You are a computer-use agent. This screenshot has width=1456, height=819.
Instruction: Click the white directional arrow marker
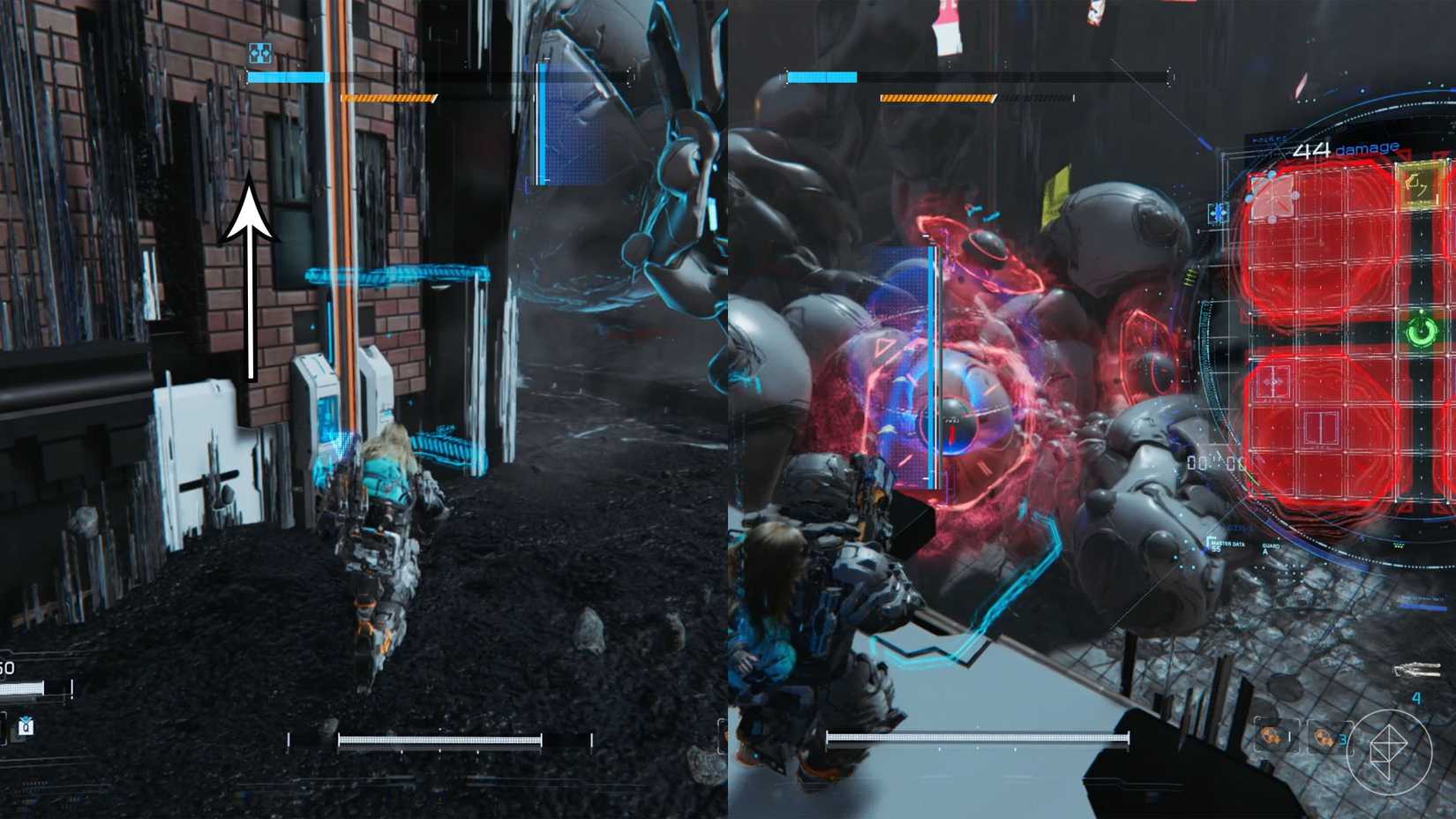pos(250,282)
